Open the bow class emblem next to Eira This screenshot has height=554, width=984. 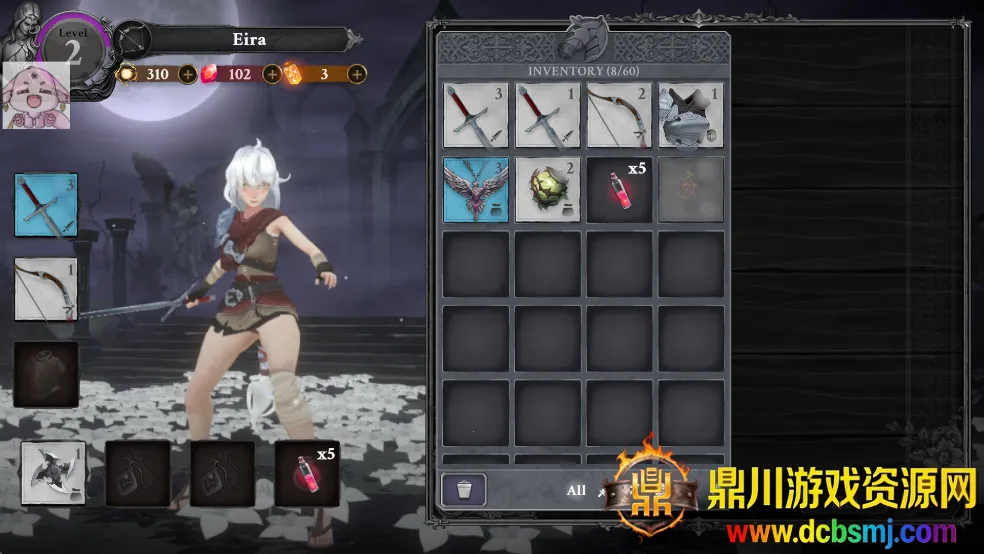pyautogui.click(x=130, y=39)
